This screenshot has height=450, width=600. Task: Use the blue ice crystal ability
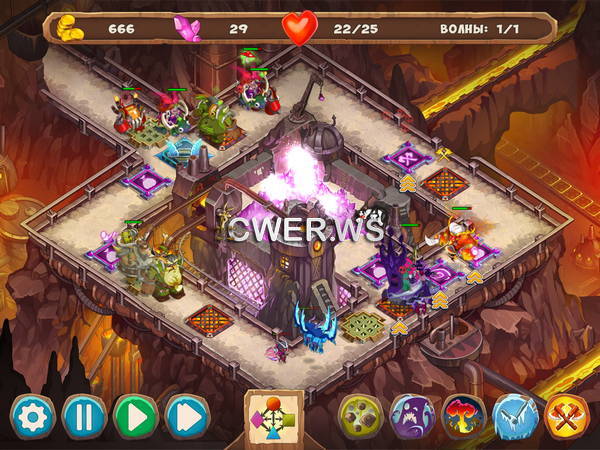pos(515,416)
